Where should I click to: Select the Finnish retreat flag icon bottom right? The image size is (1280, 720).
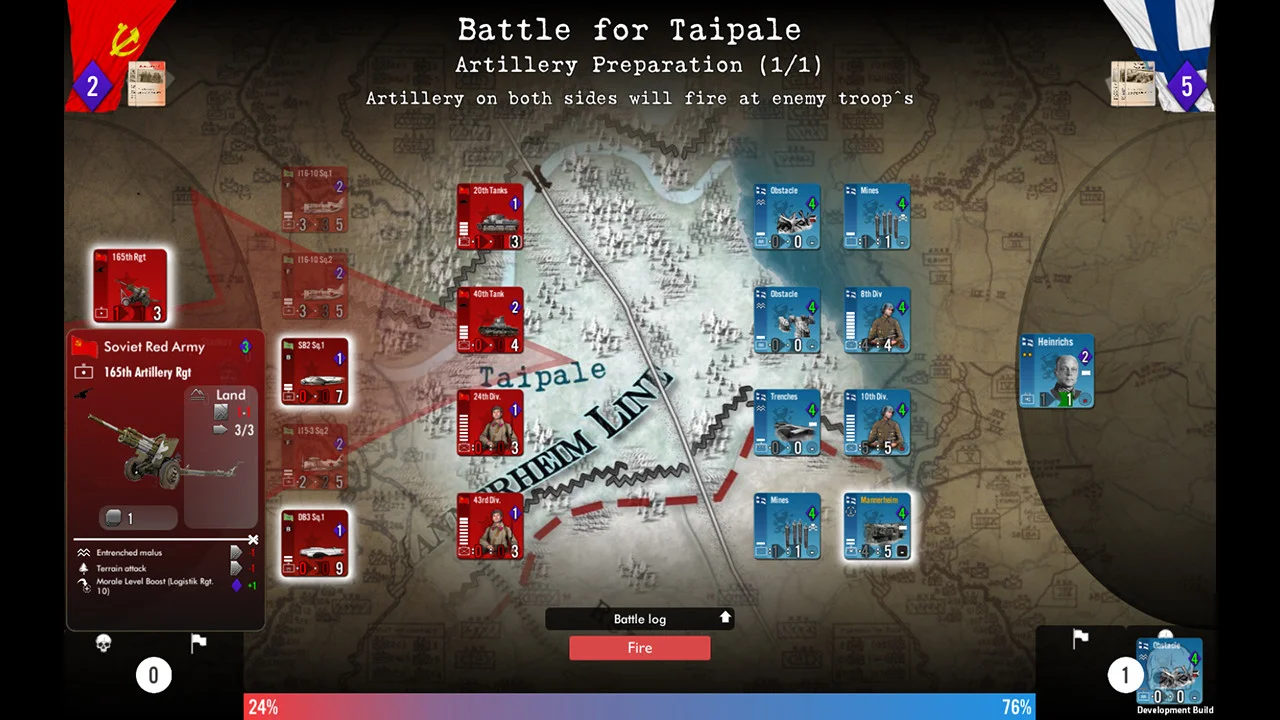click(1080, 638)
